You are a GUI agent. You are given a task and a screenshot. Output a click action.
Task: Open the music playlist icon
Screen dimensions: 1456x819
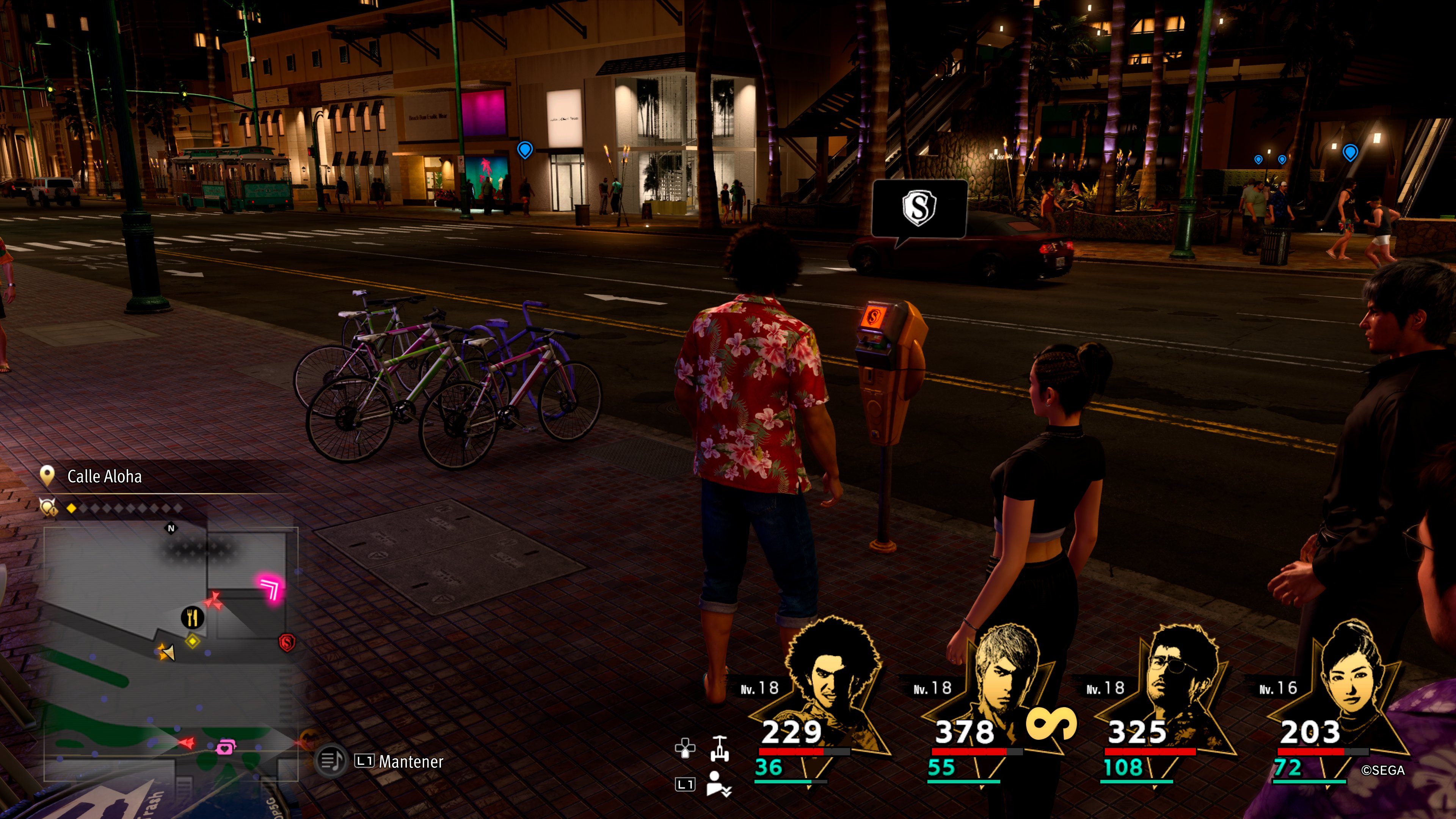pyautogui.click(x=331, y=761)
